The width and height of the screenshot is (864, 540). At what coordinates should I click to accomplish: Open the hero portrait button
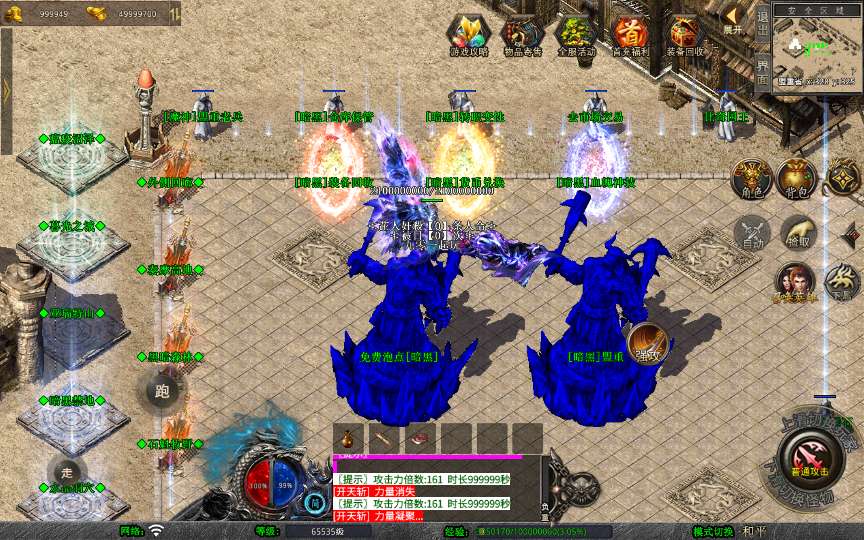[795, 283]
